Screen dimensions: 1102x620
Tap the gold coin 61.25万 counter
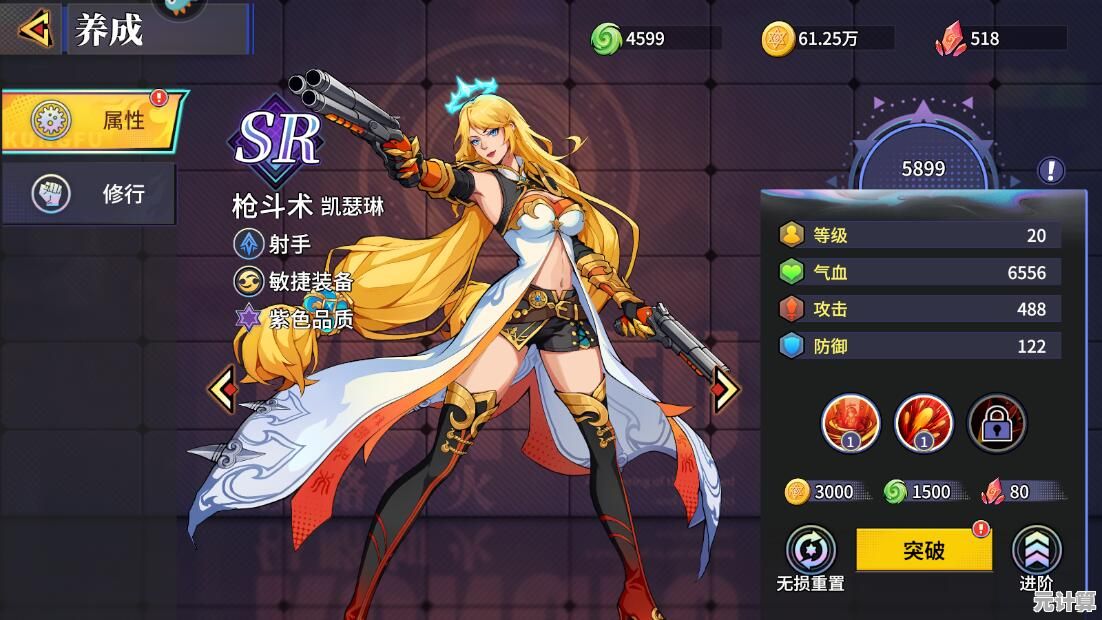tap(827, 39)
